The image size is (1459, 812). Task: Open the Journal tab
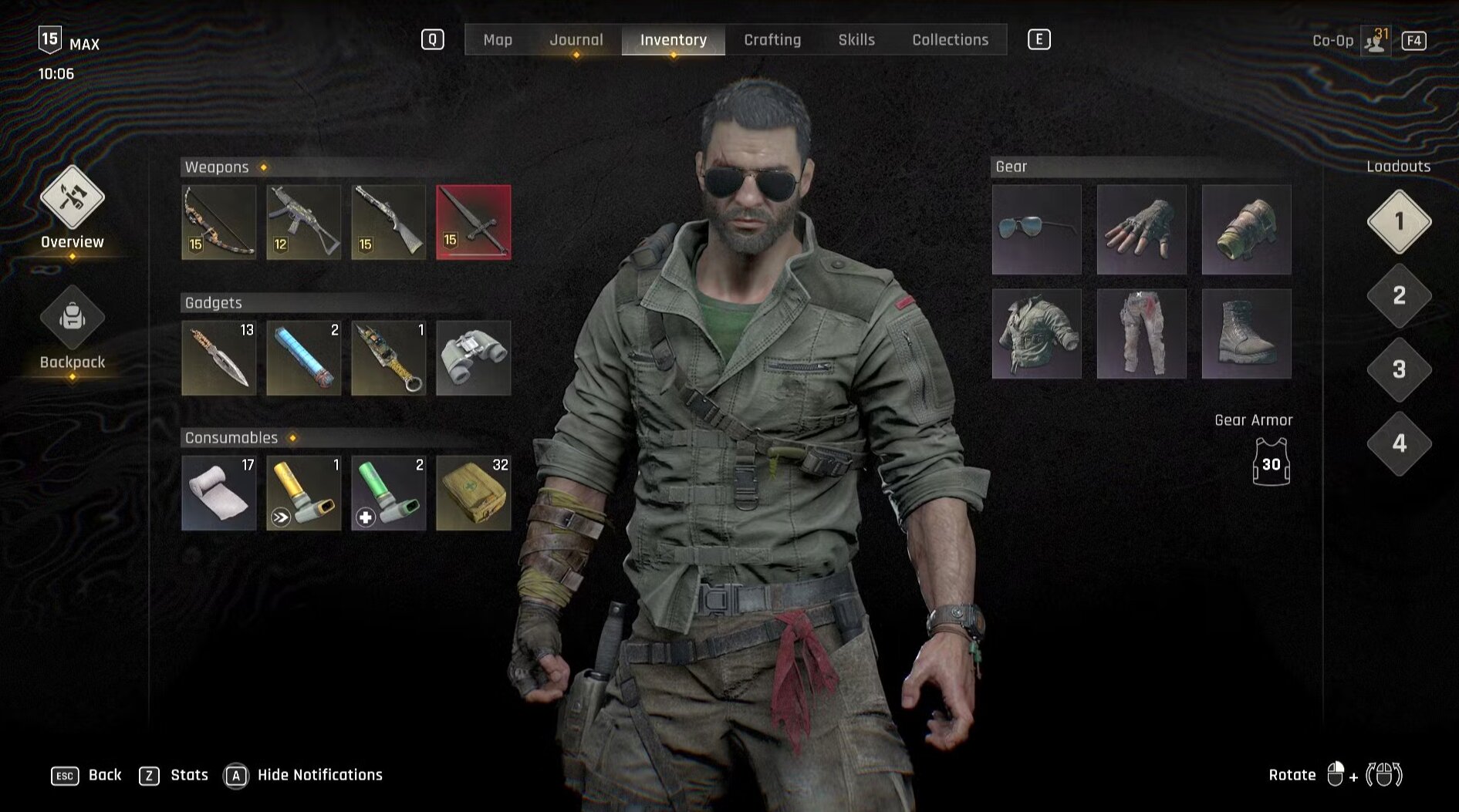576,40
